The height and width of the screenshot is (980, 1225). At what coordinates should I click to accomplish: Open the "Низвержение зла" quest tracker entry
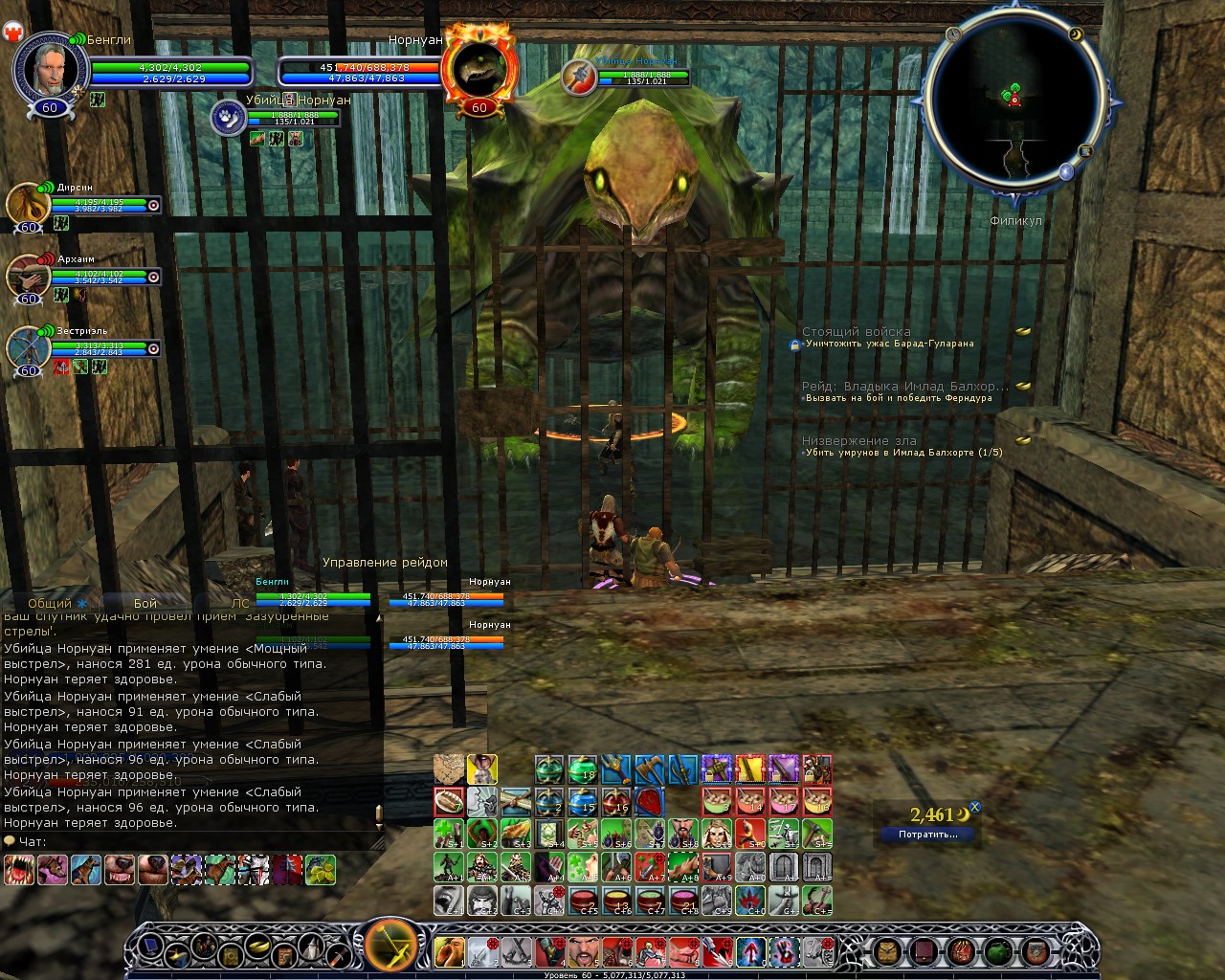coord(859,441)
